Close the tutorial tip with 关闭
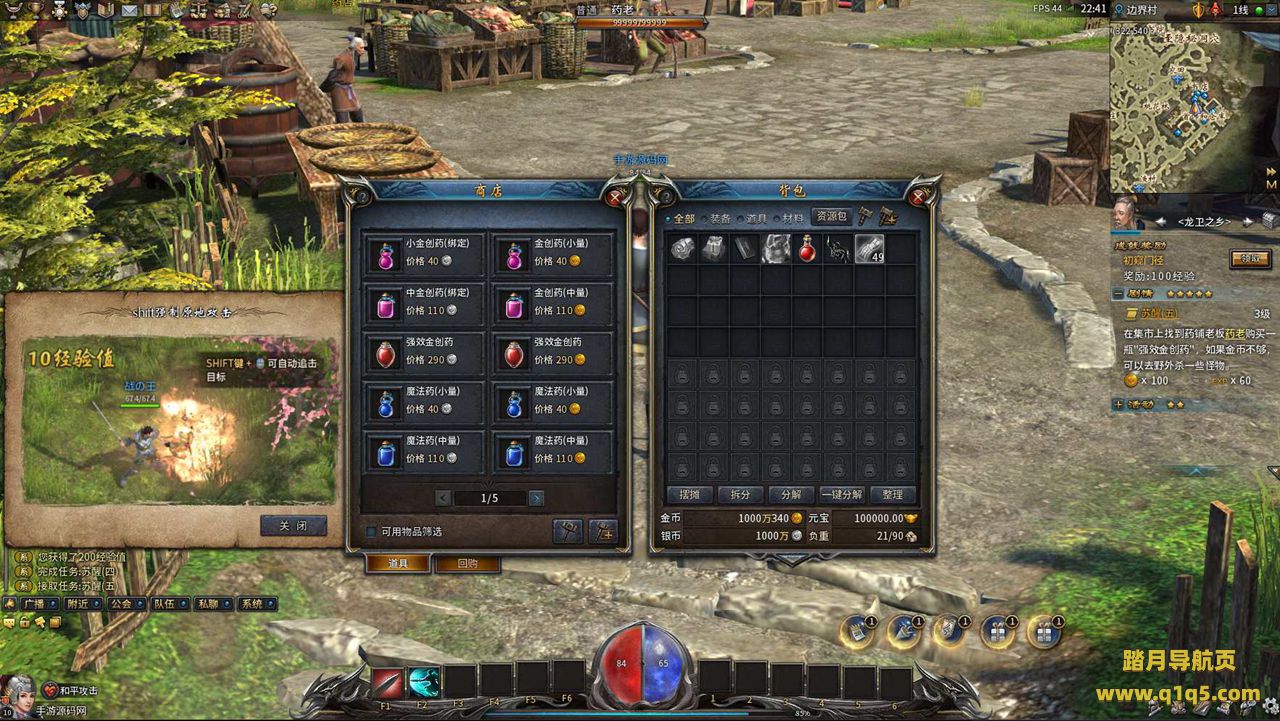Image resolution: width=1280 pixels, height=721 pixels. (293, 526)
